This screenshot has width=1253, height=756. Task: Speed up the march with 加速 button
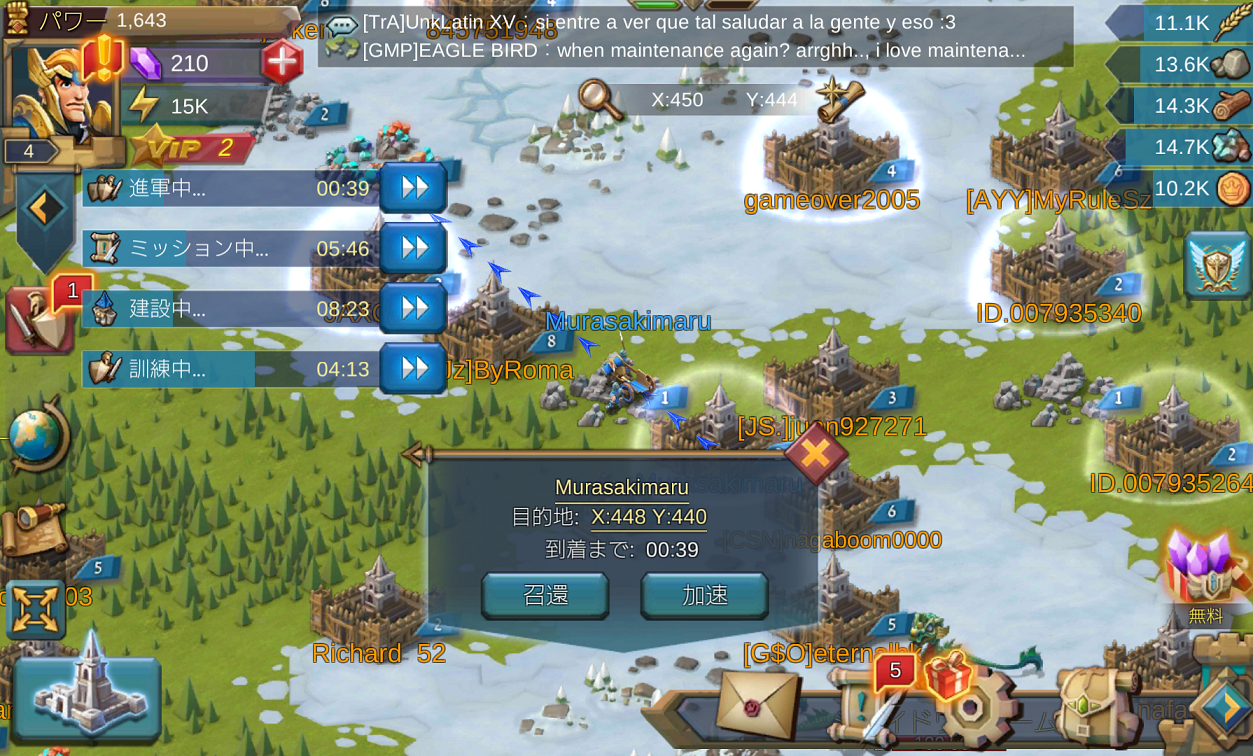[x=704, y=596]
